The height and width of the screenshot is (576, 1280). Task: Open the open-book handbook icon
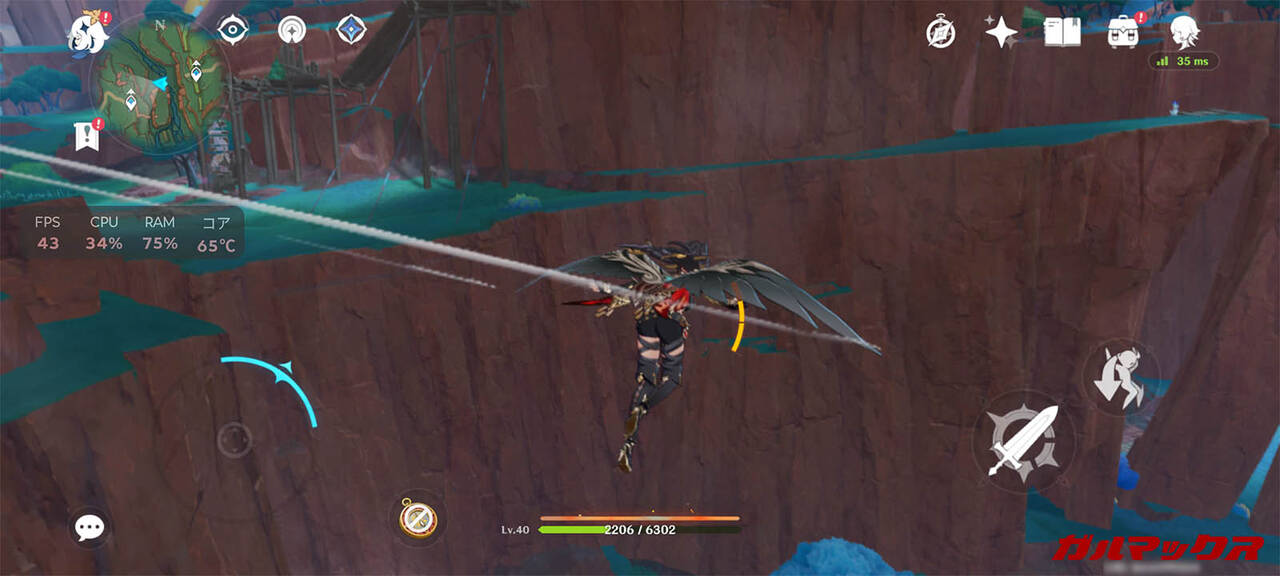1061,33
